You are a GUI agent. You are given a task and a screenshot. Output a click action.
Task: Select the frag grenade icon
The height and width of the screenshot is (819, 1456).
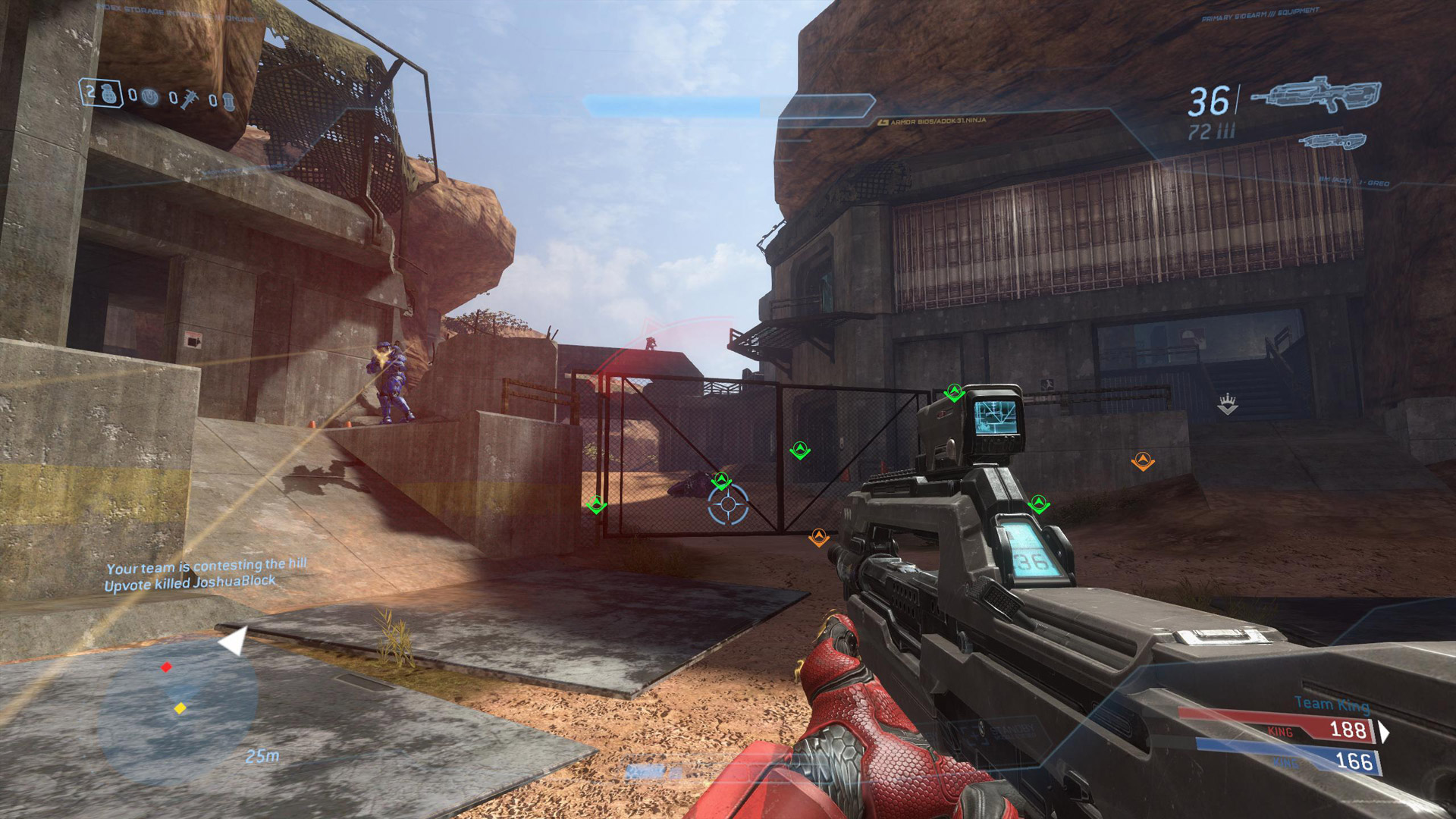point(110,94)
